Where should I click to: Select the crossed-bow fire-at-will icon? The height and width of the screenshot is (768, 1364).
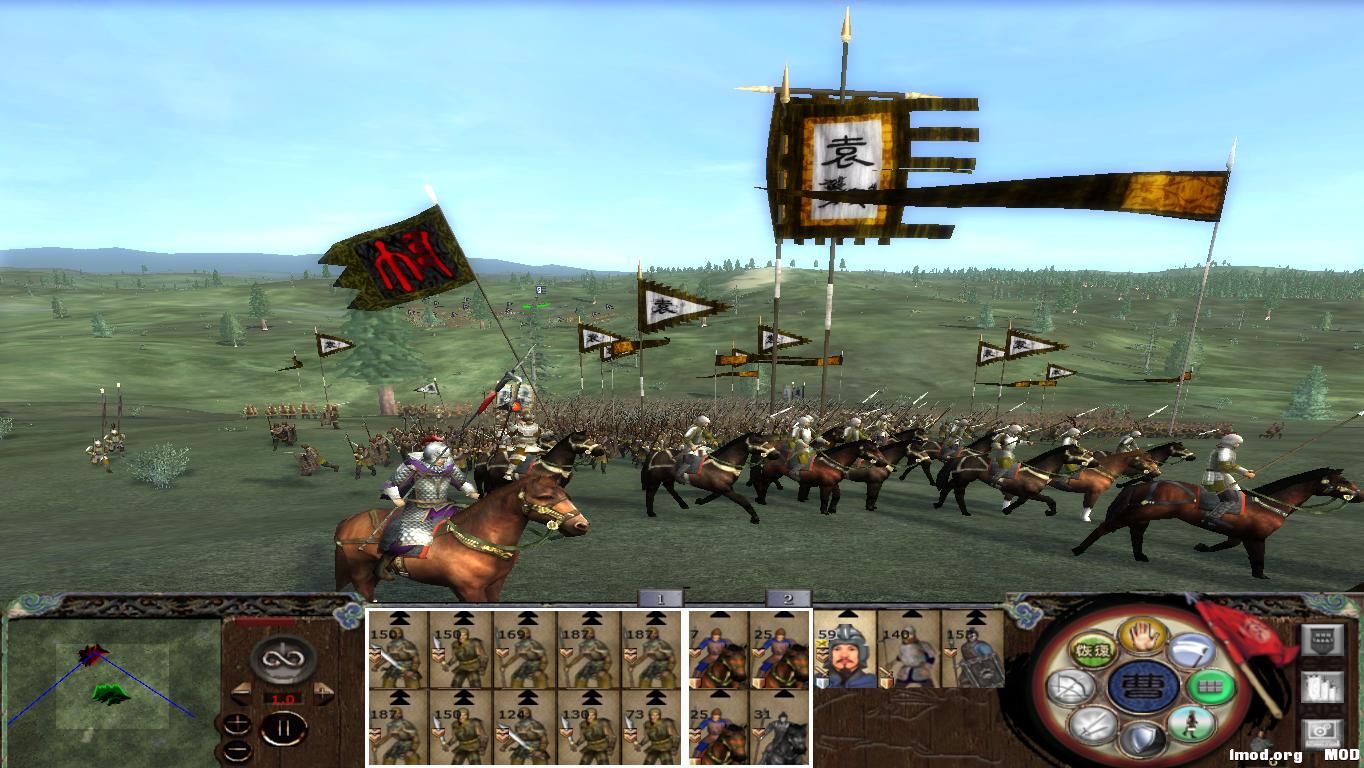(x=1072, y=685)
